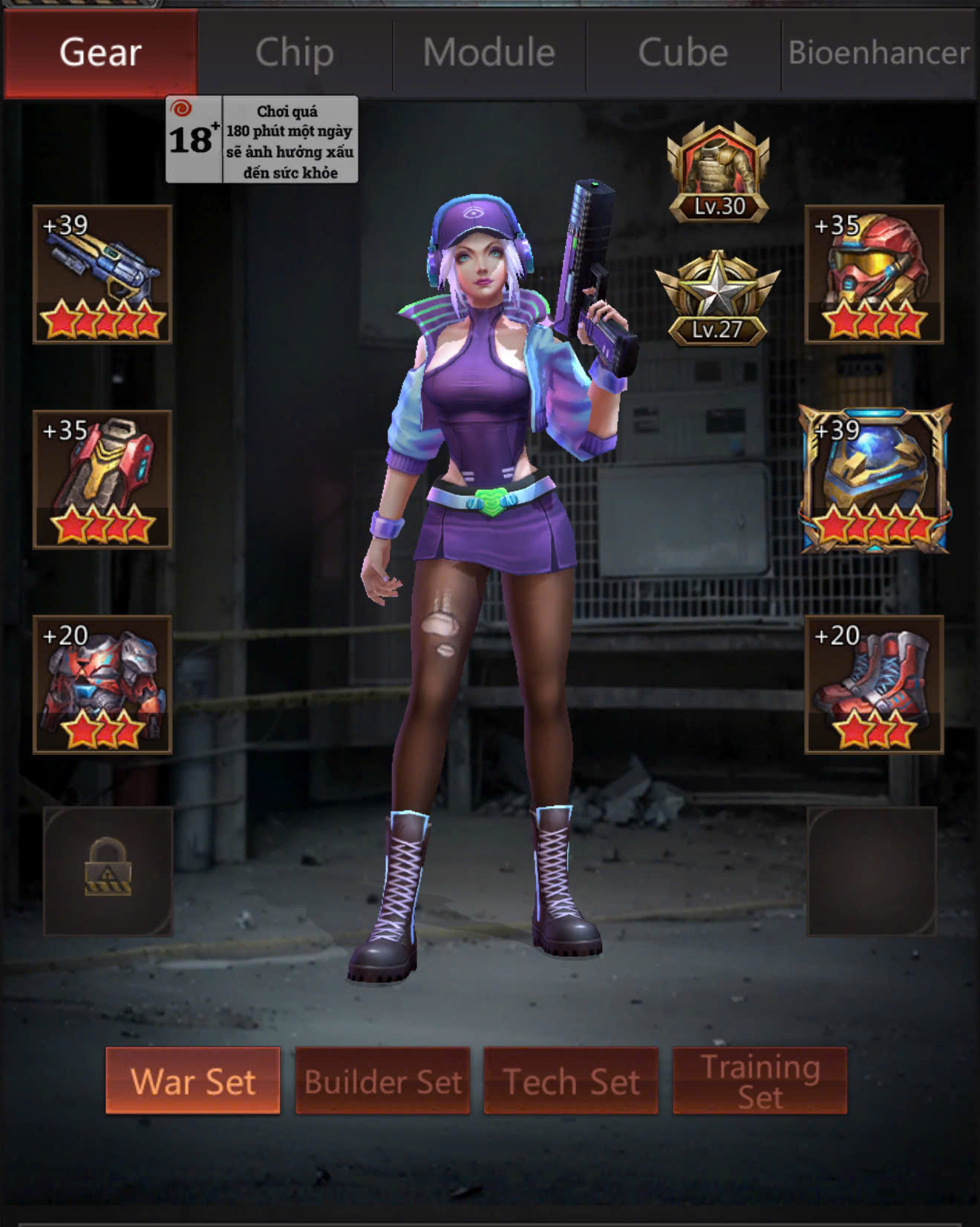Select the +20 robot chest armor slot
This screenshot has height=1227, width=980.
(x=102, y=684)
